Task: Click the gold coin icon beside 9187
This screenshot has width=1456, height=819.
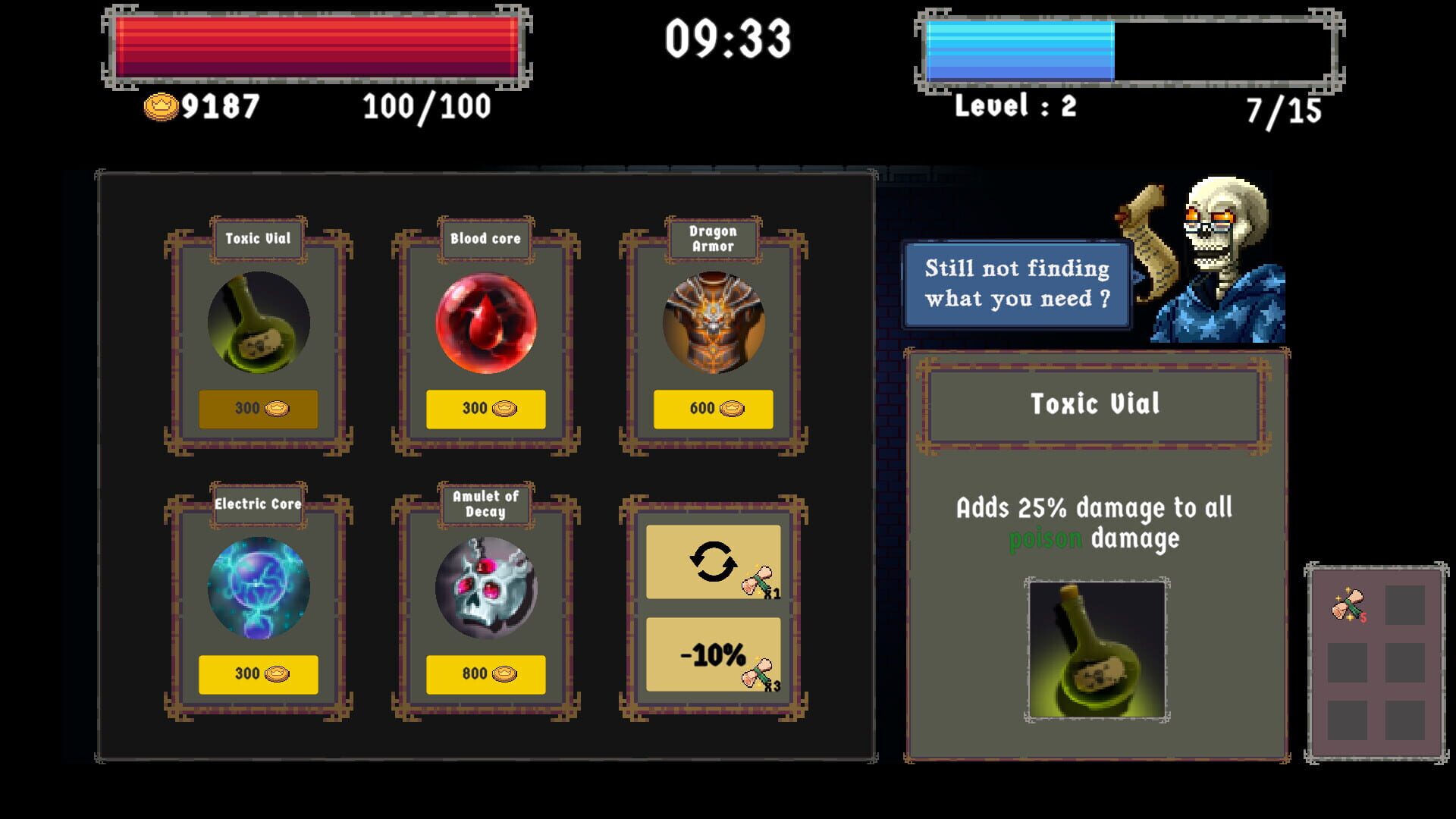Action: click(x=159, y=109)
